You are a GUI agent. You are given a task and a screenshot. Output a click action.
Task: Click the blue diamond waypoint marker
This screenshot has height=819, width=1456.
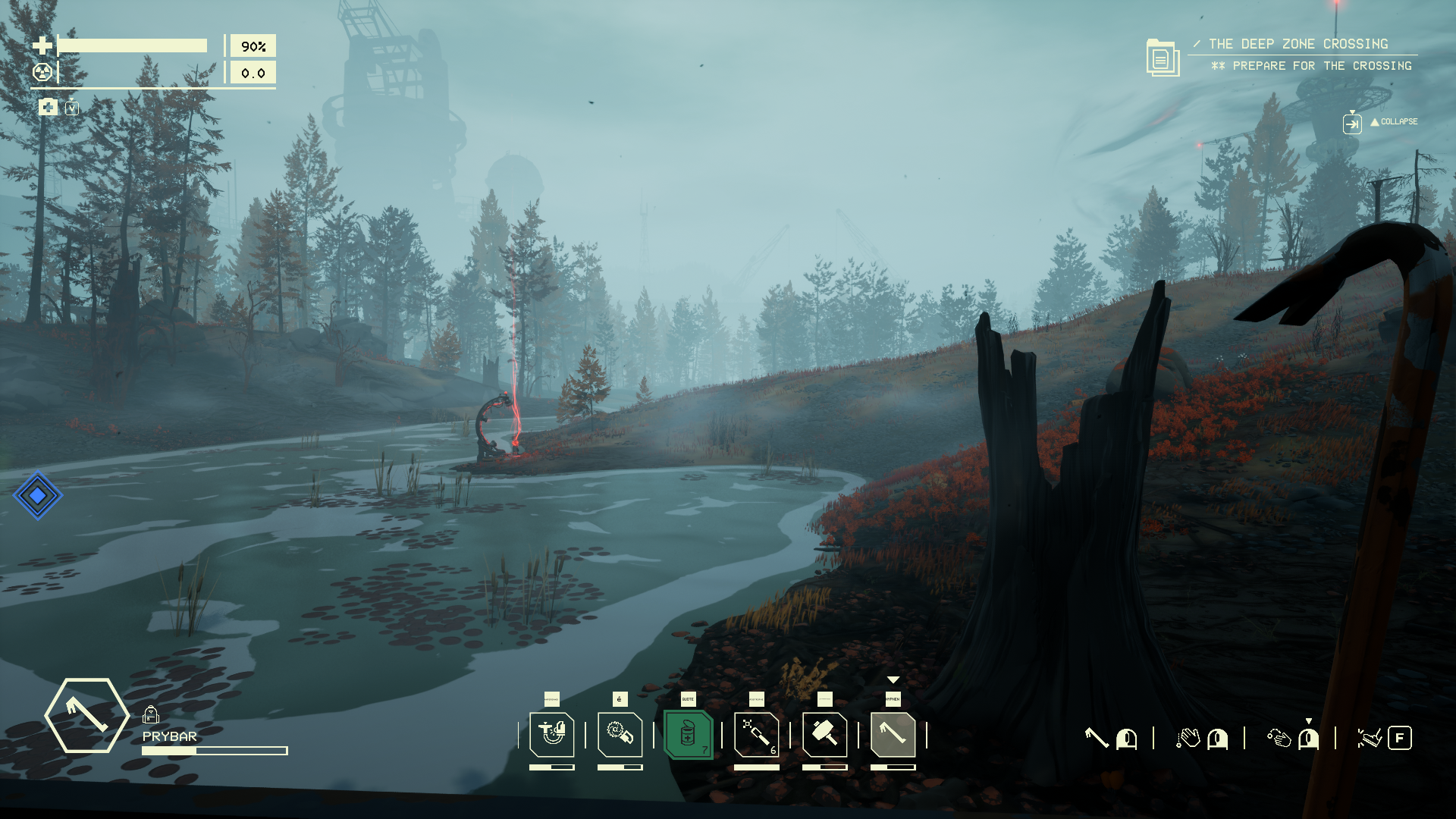pos(37,496)
